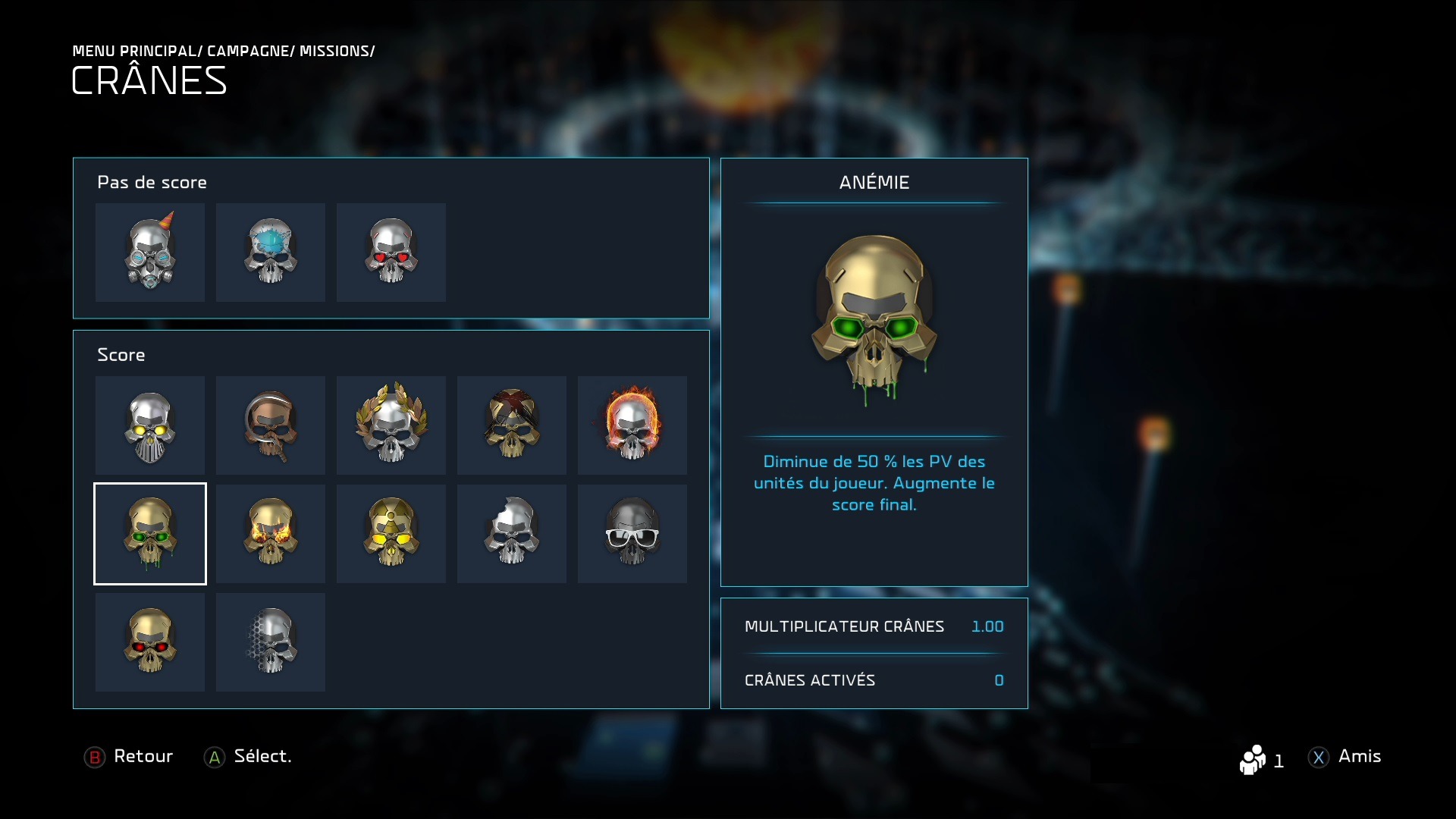
Task: Pick the silver skull with red eyes
Action: (x=391, y=252)
